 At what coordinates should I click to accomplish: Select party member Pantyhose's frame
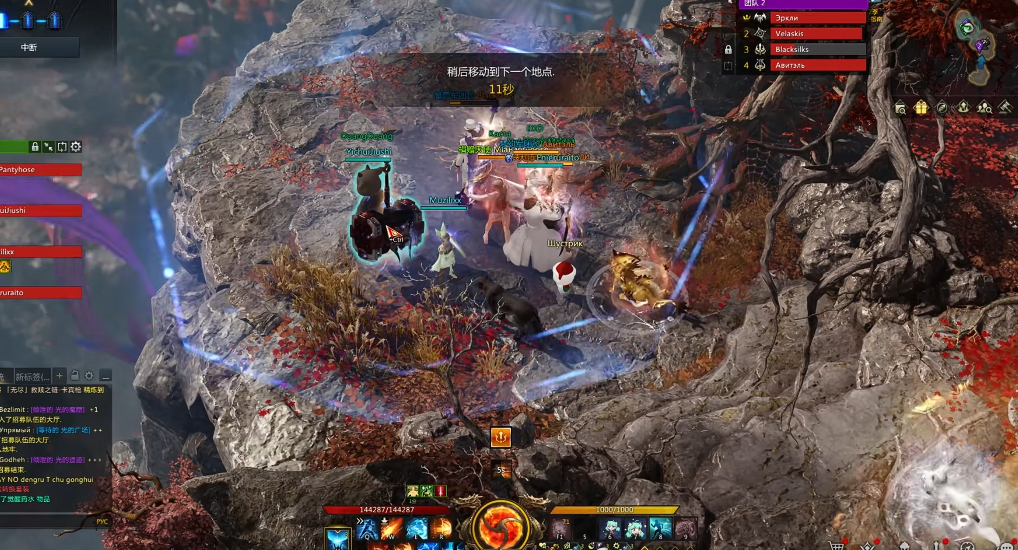pyautogui.click(x=40, y=170)
